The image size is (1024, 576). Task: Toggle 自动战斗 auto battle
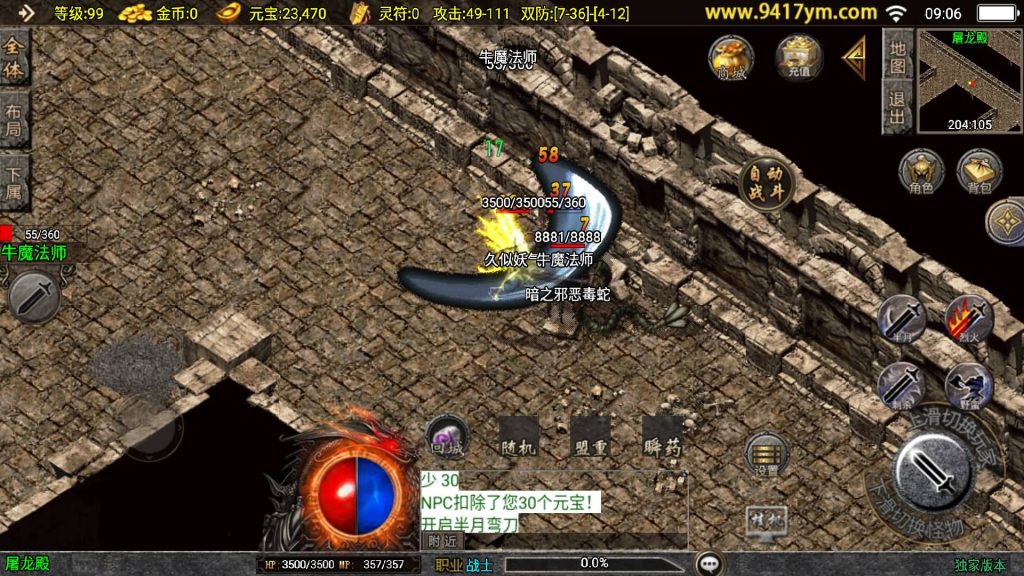766,185
